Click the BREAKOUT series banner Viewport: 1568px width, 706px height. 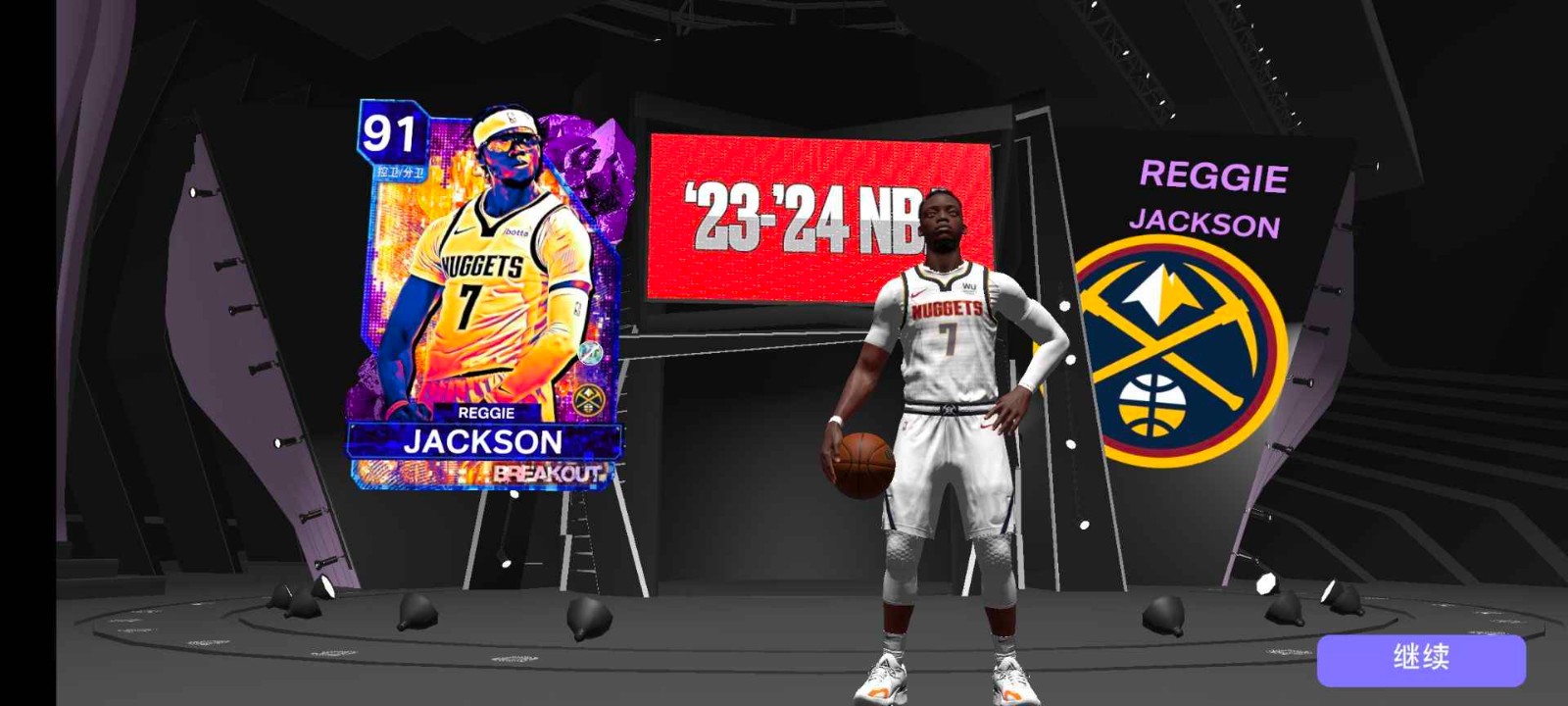tap(549, 473)
